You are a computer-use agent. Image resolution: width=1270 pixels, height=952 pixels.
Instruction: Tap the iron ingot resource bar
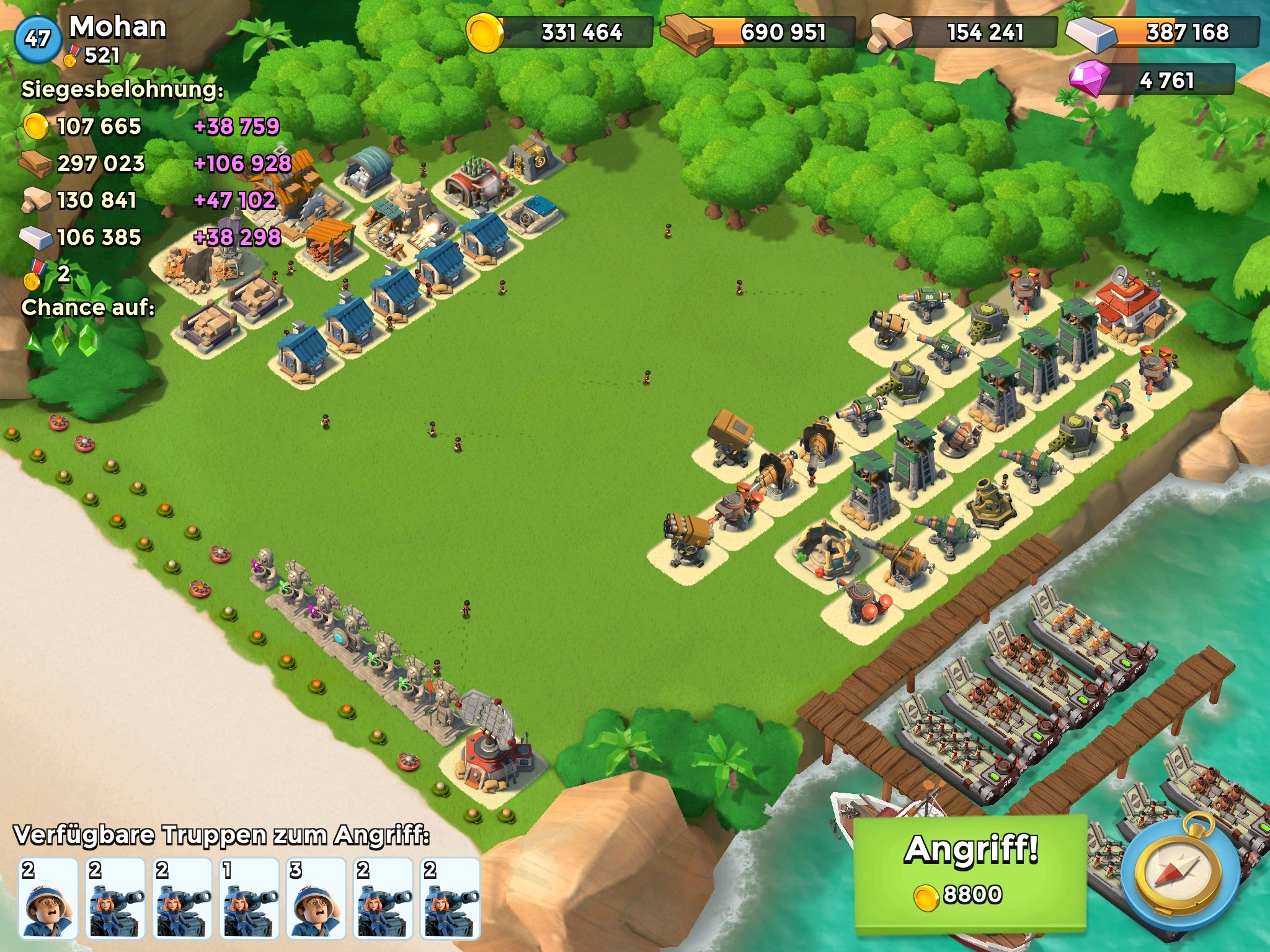click(1164, 32)
